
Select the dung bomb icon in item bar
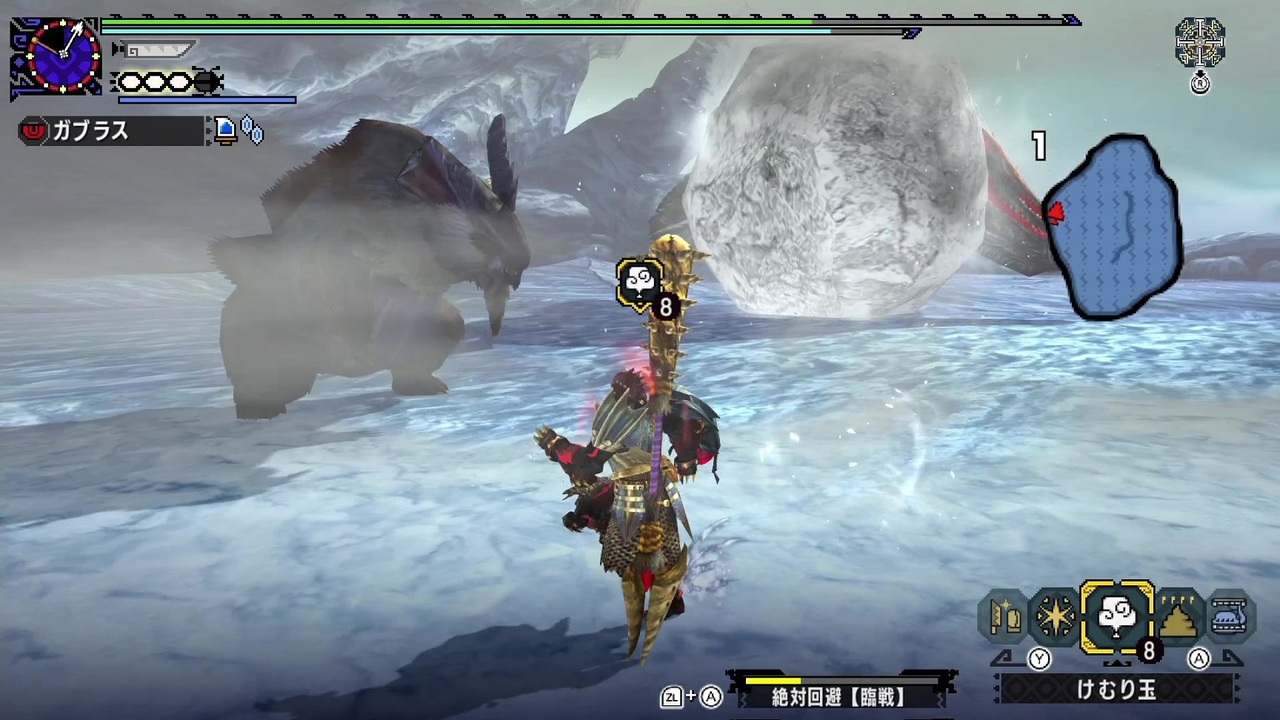click(1177, 615)
